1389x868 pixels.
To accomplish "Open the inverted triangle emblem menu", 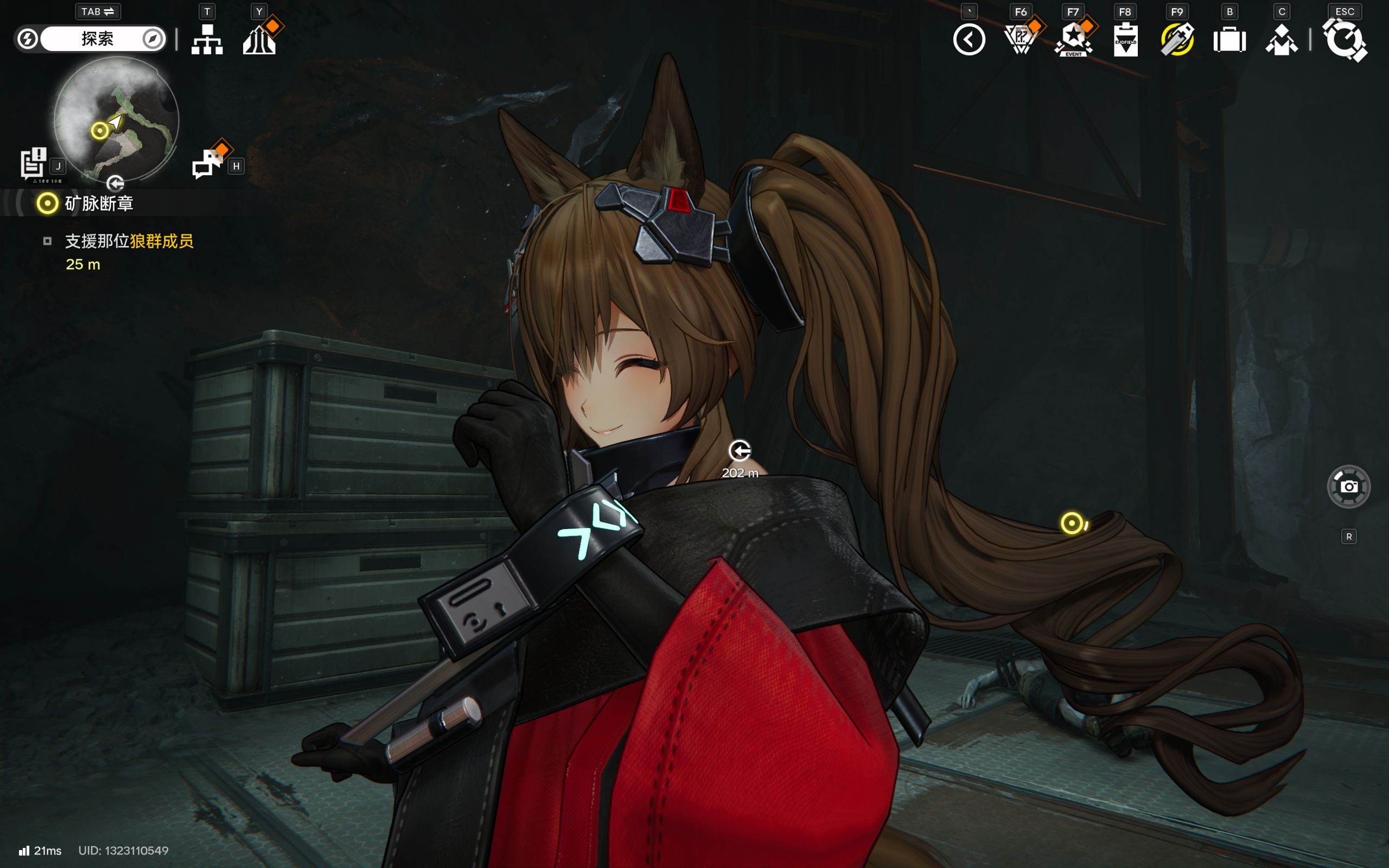I will point(1021,40).
